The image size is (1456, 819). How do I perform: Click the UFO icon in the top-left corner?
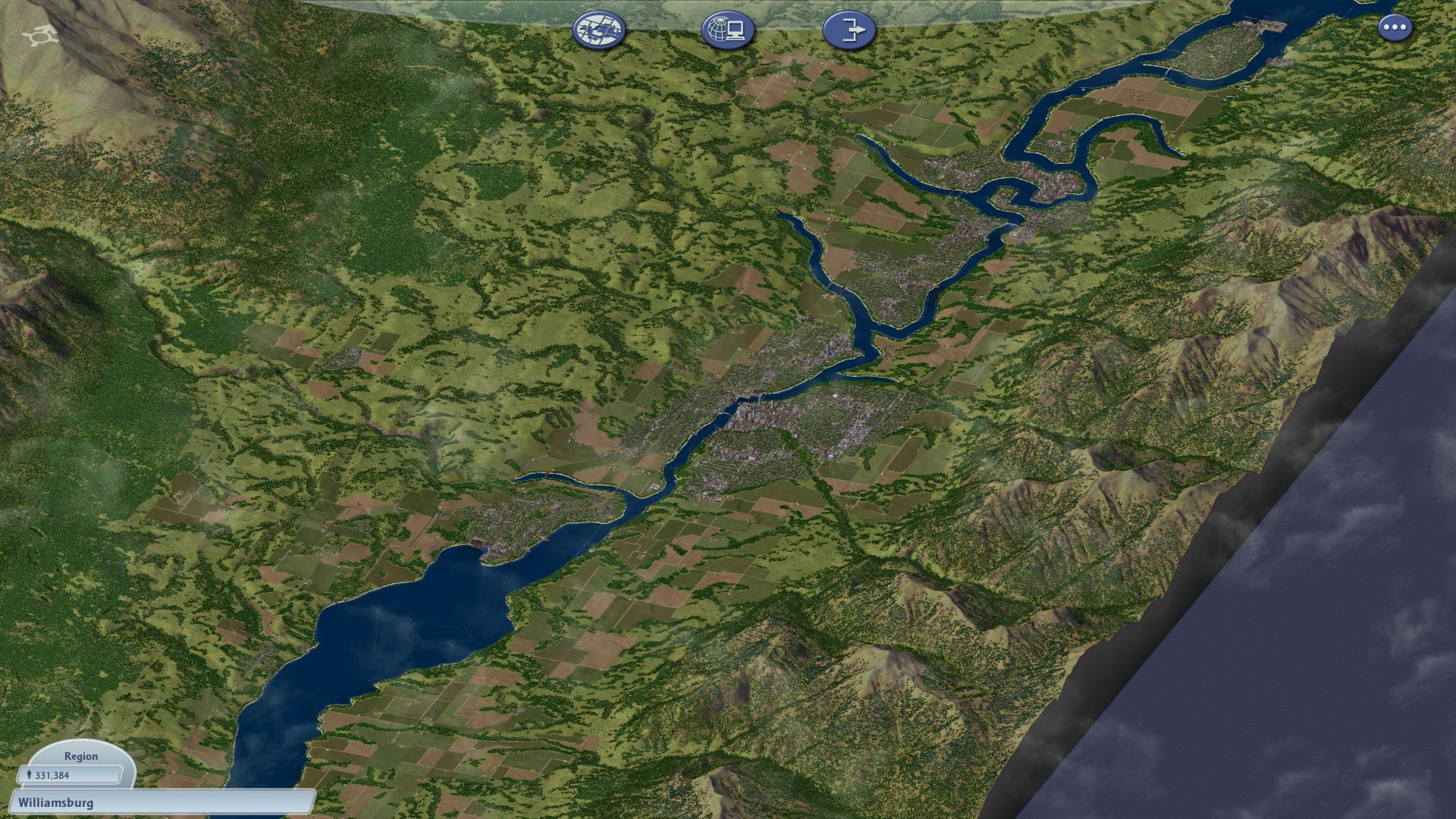39,33
